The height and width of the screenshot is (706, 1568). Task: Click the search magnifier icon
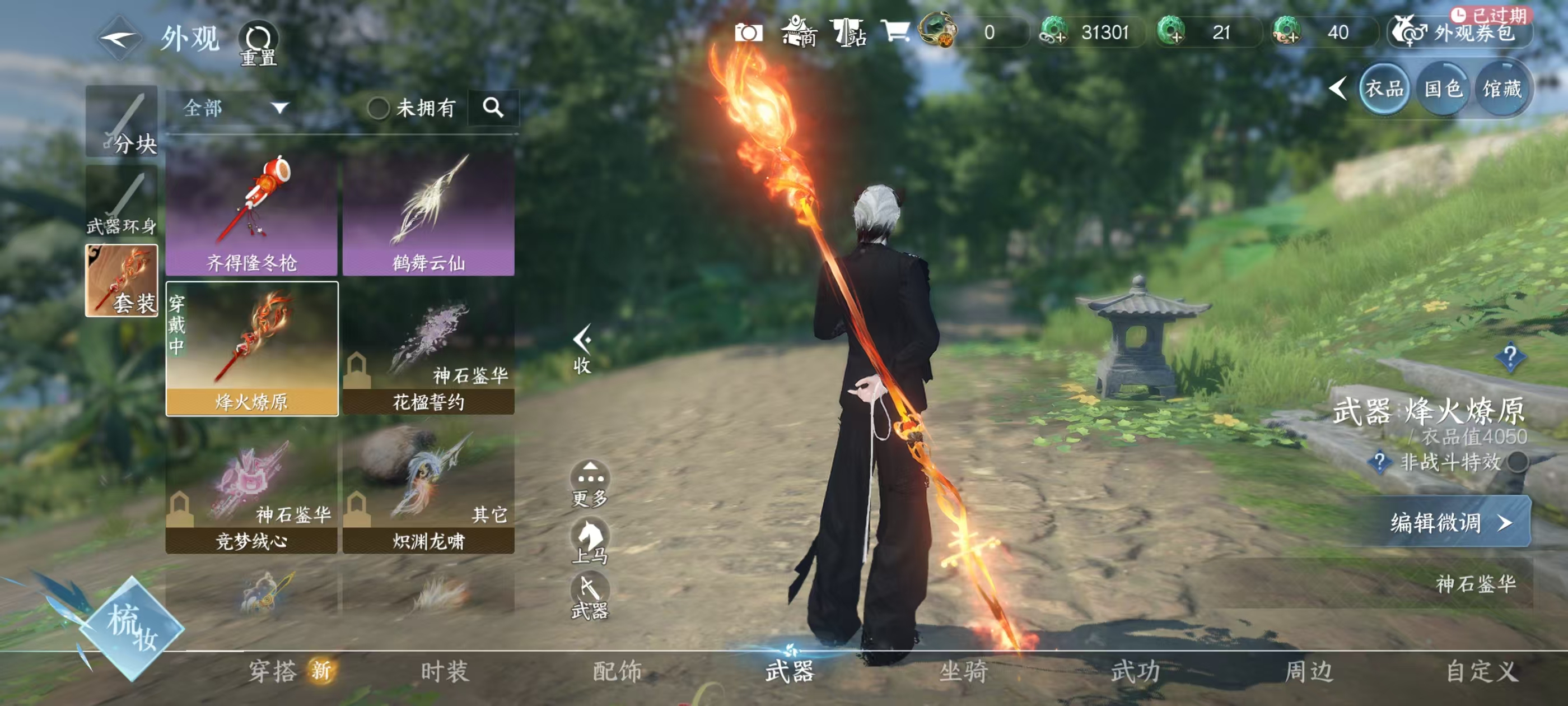492,108
